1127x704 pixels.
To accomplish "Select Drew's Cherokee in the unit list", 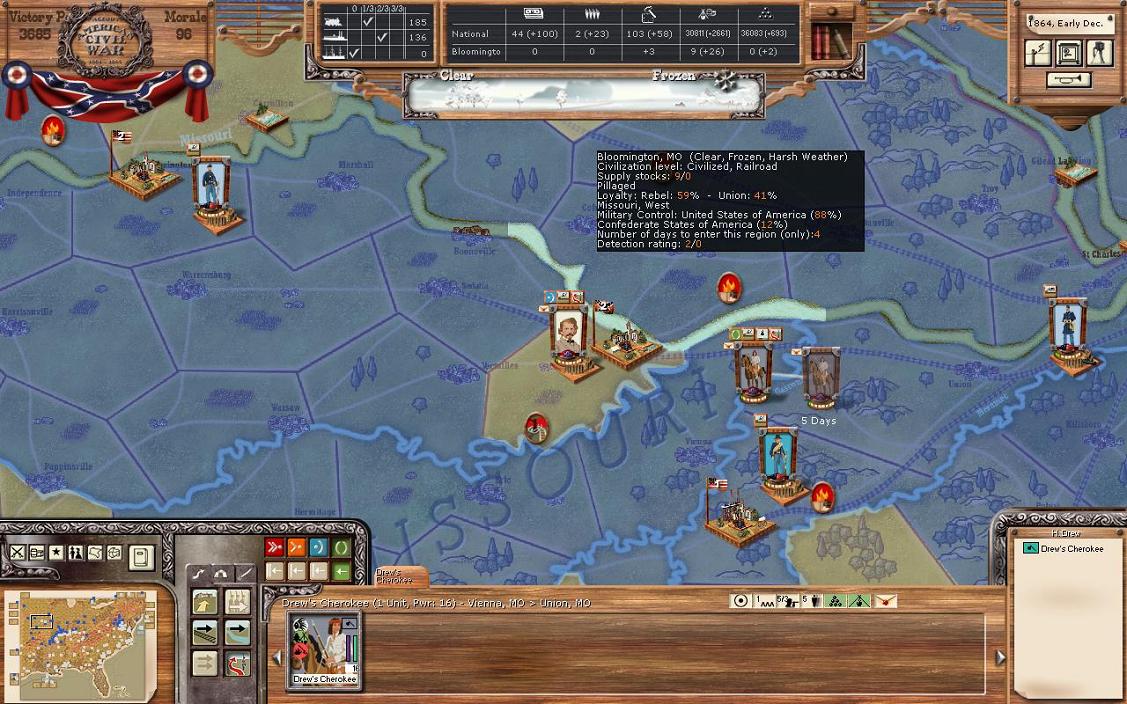I will (x=1072, y=549).
